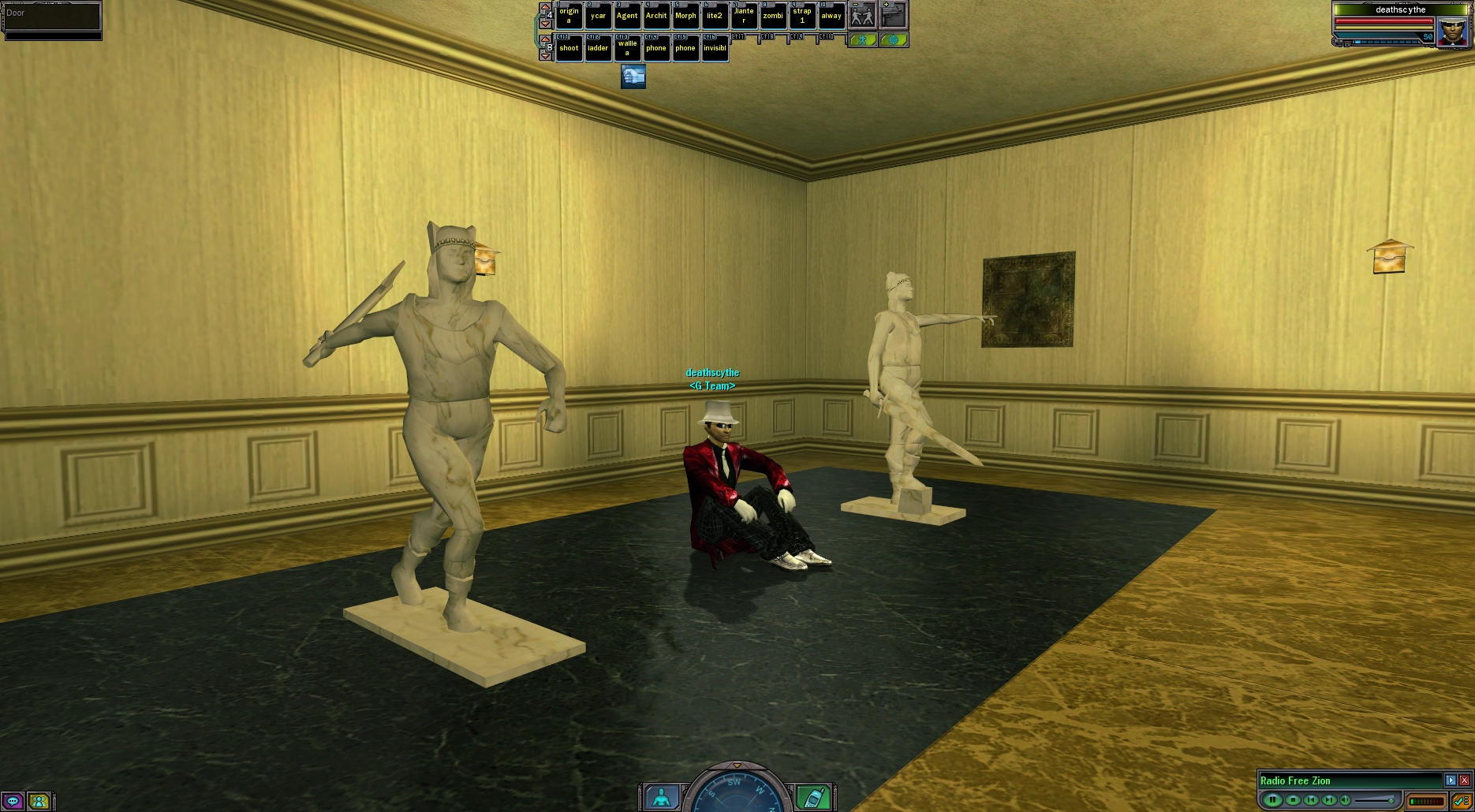Activate the Archit hotbar macro
Viewport: 1475px width, 812px height.
(656, 16)
